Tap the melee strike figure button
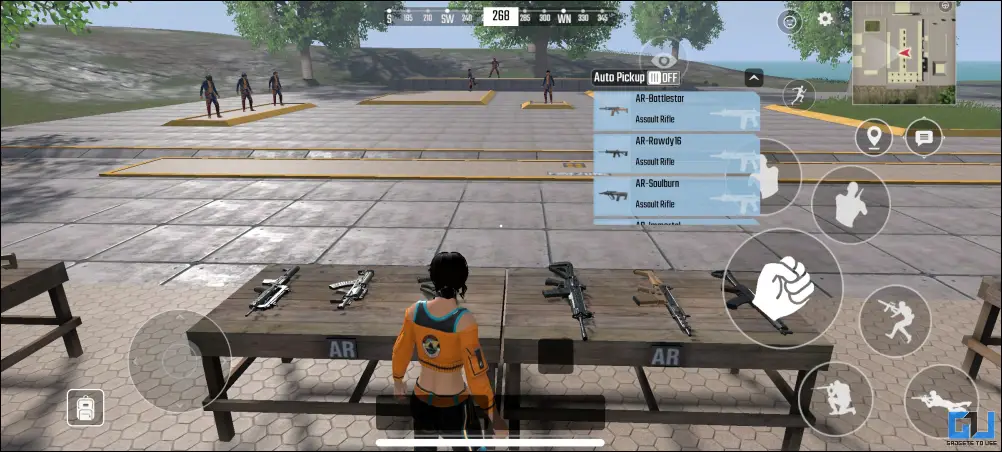This screenshot has width=1002, height=452. click(850, 204)
